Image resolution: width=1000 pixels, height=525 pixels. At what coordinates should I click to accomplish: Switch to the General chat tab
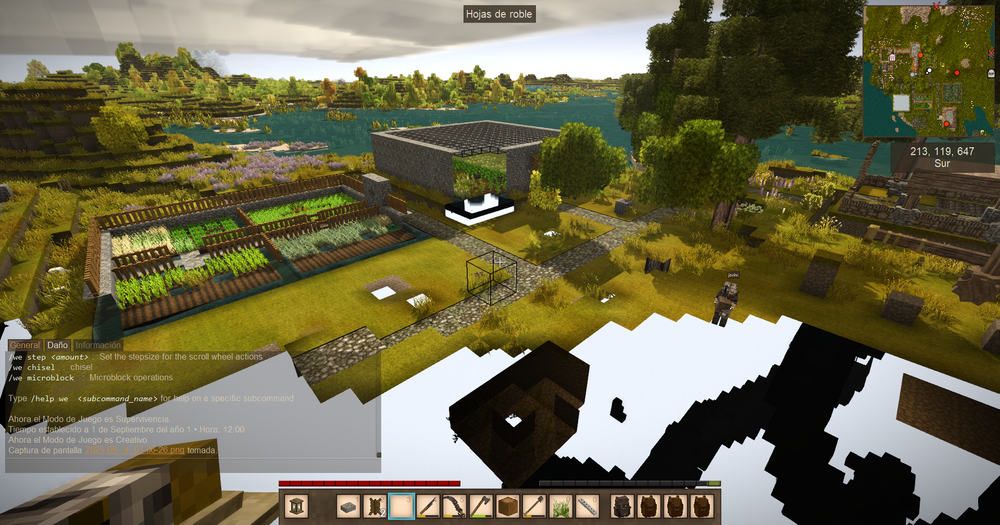click(x=25, y=345)
